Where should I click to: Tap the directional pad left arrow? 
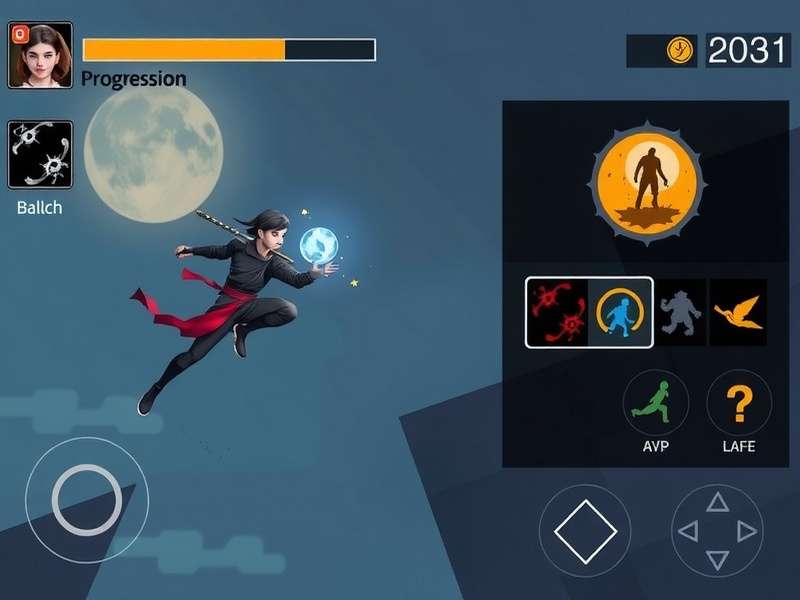pyautogui.click(x=688, y=531)
